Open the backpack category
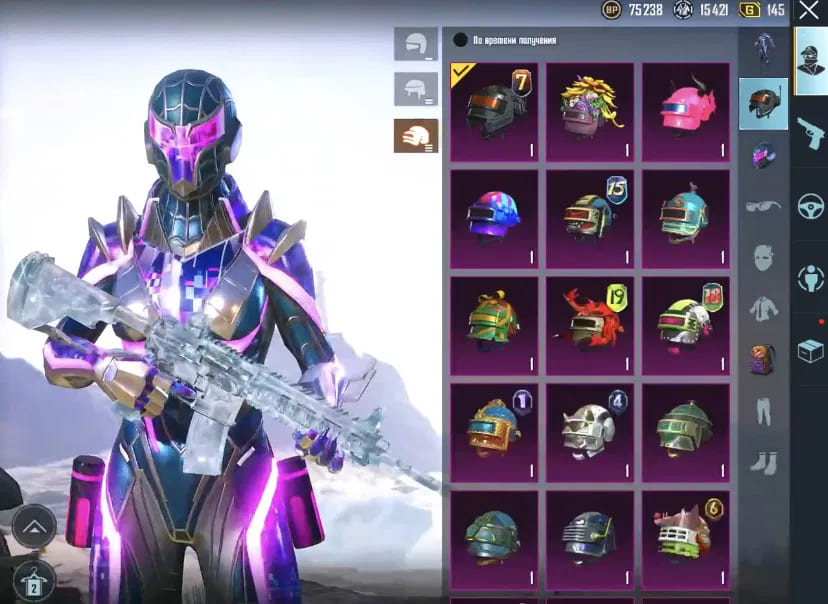The width and height of the screenshot is (828, 604). [763, 359]
